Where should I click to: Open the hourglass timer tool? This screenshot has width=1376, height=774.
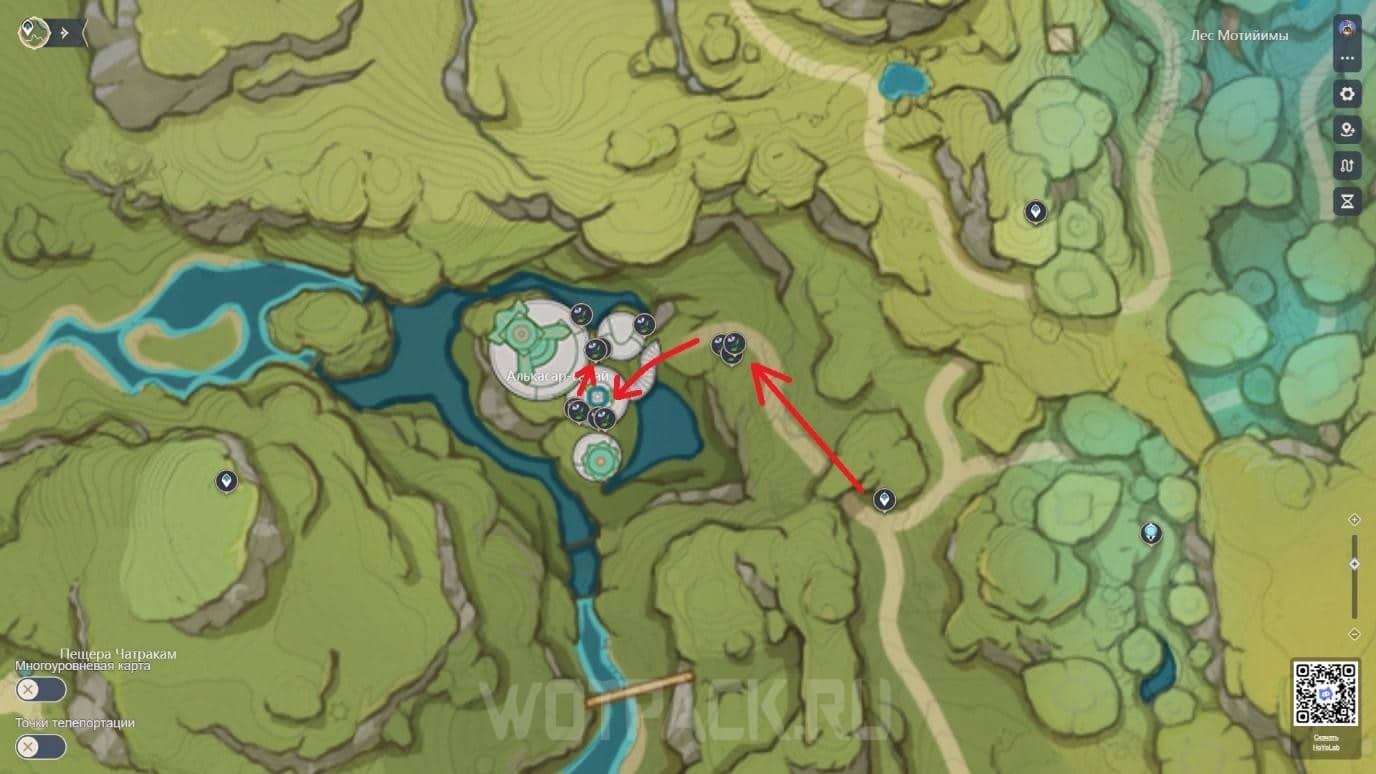point(1347,202)
